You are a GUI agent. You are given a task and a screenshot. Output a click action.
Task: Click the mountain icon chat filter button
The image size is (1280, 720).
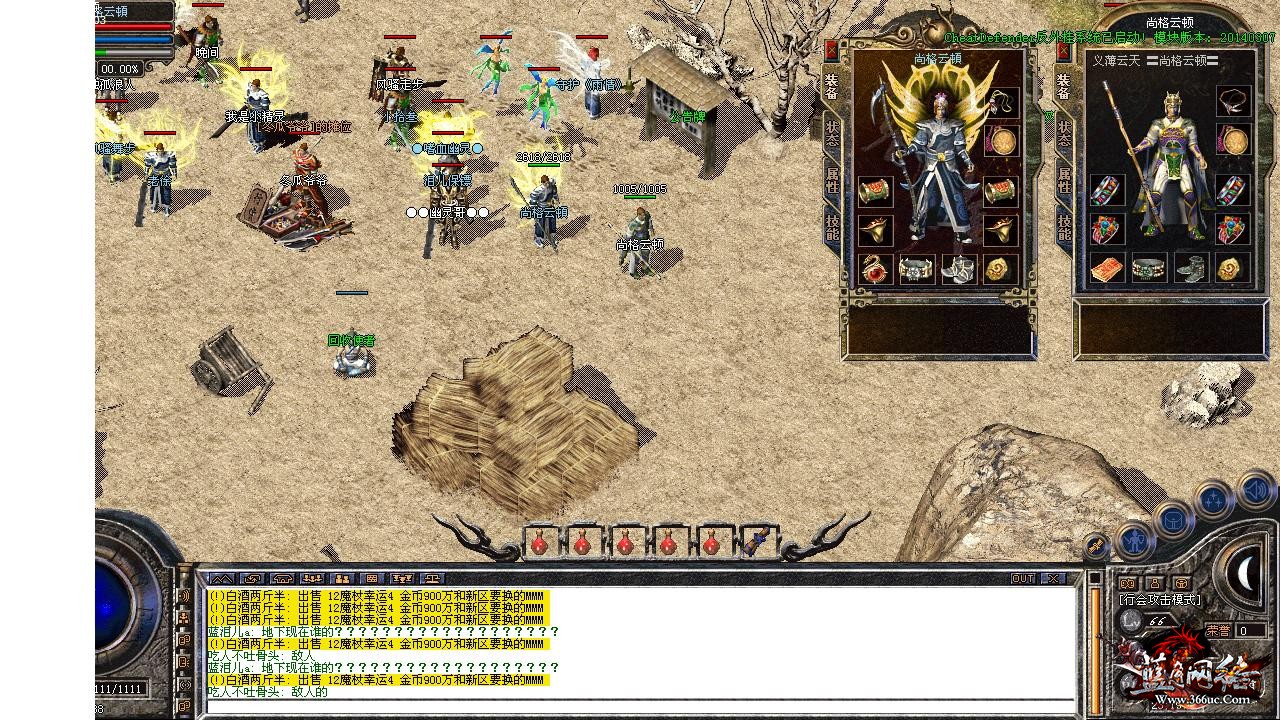click(x=221, y=578)
